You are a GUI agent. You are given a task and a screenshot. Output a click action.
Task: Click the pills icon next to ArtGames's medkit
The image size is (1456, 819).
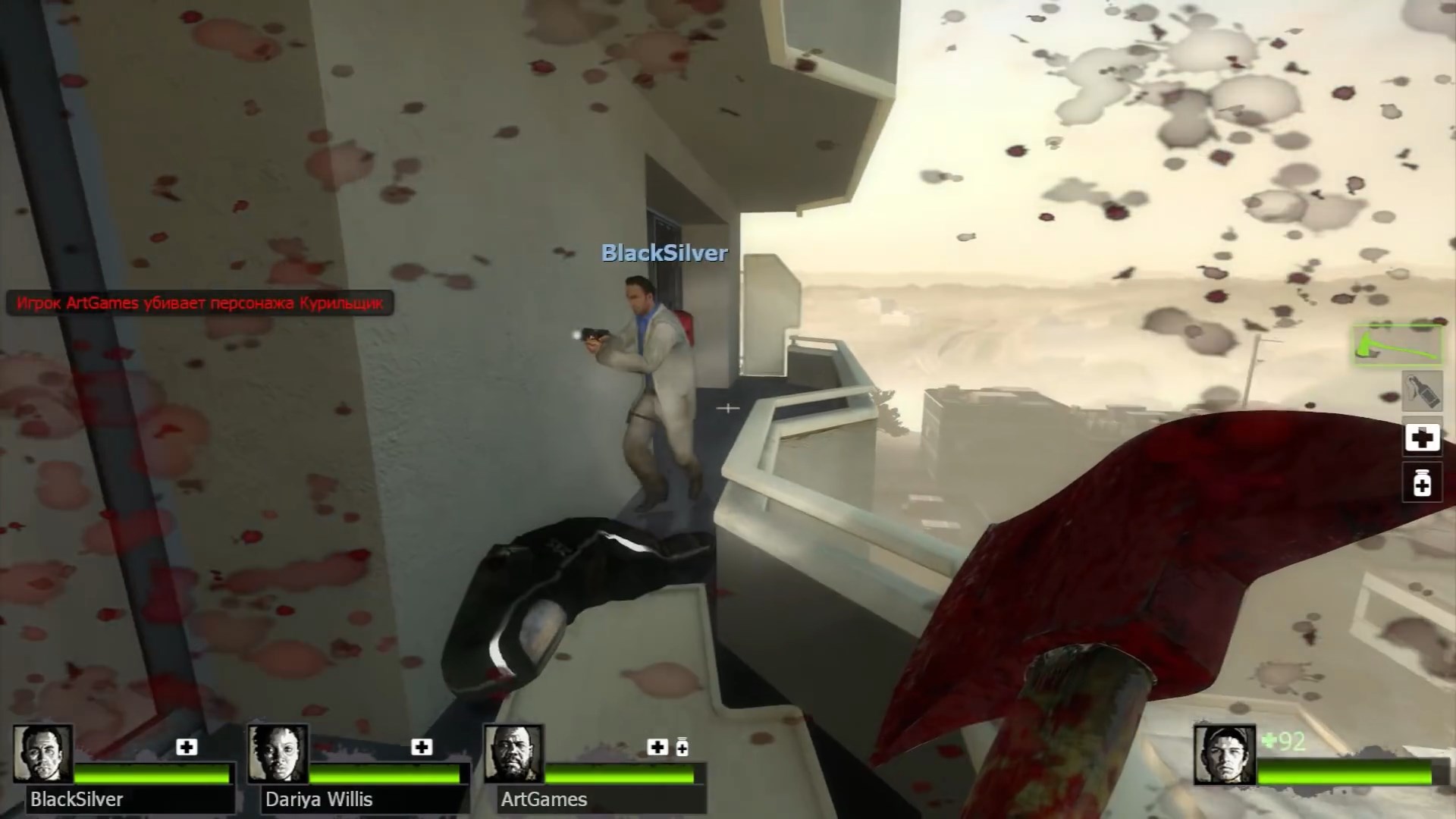682,746
